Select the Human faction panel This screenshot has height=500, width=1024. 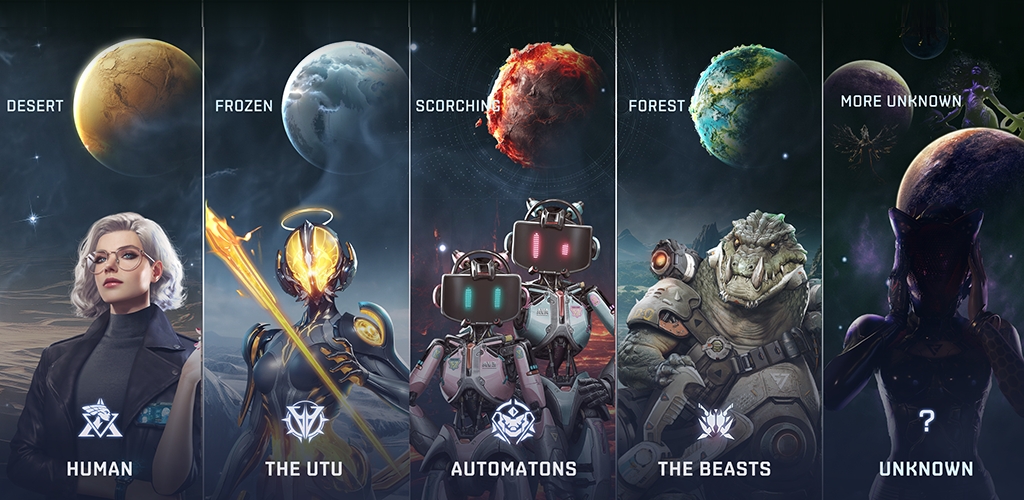(100, 300)
